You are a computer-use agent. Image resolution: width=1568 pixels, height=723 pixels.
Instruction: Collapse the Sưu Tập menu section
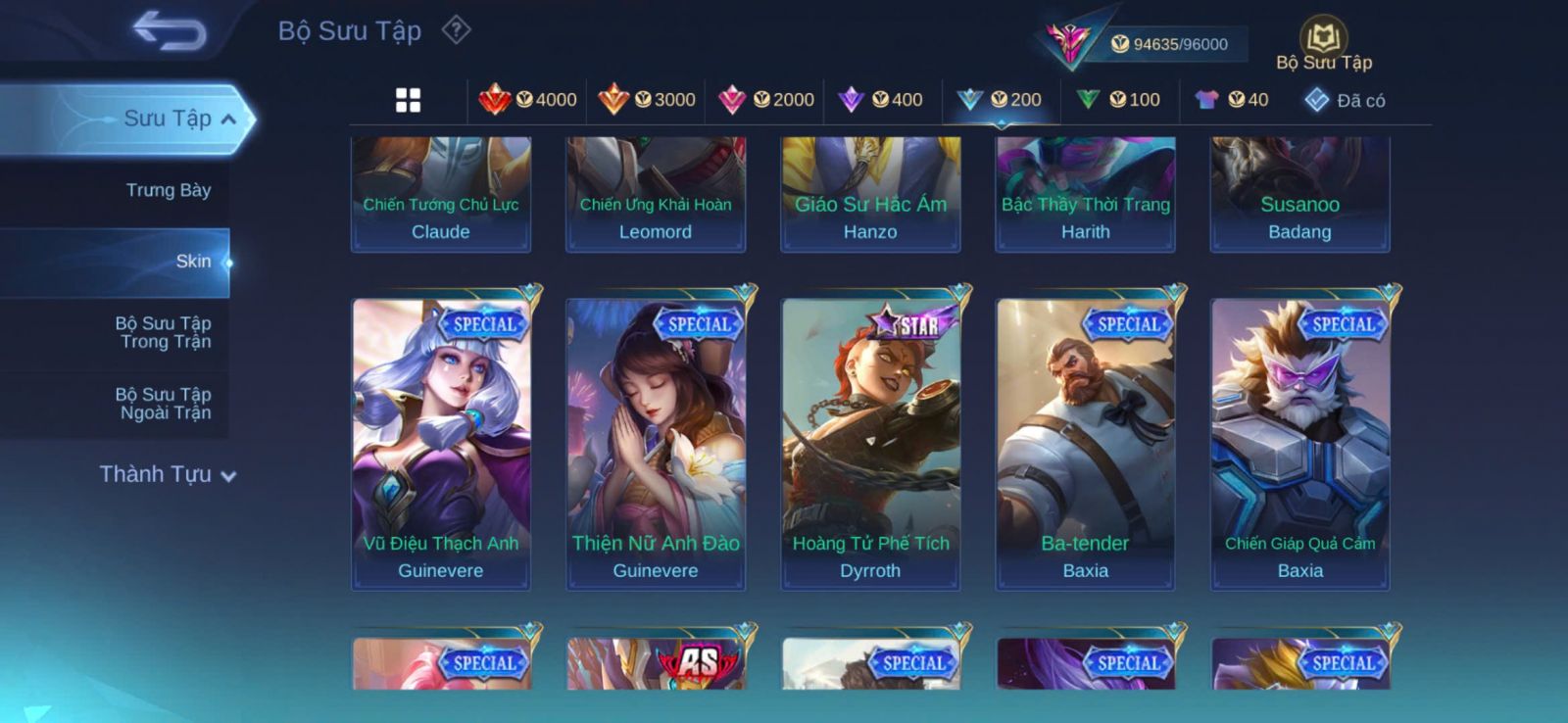click(x=227, y=120)
